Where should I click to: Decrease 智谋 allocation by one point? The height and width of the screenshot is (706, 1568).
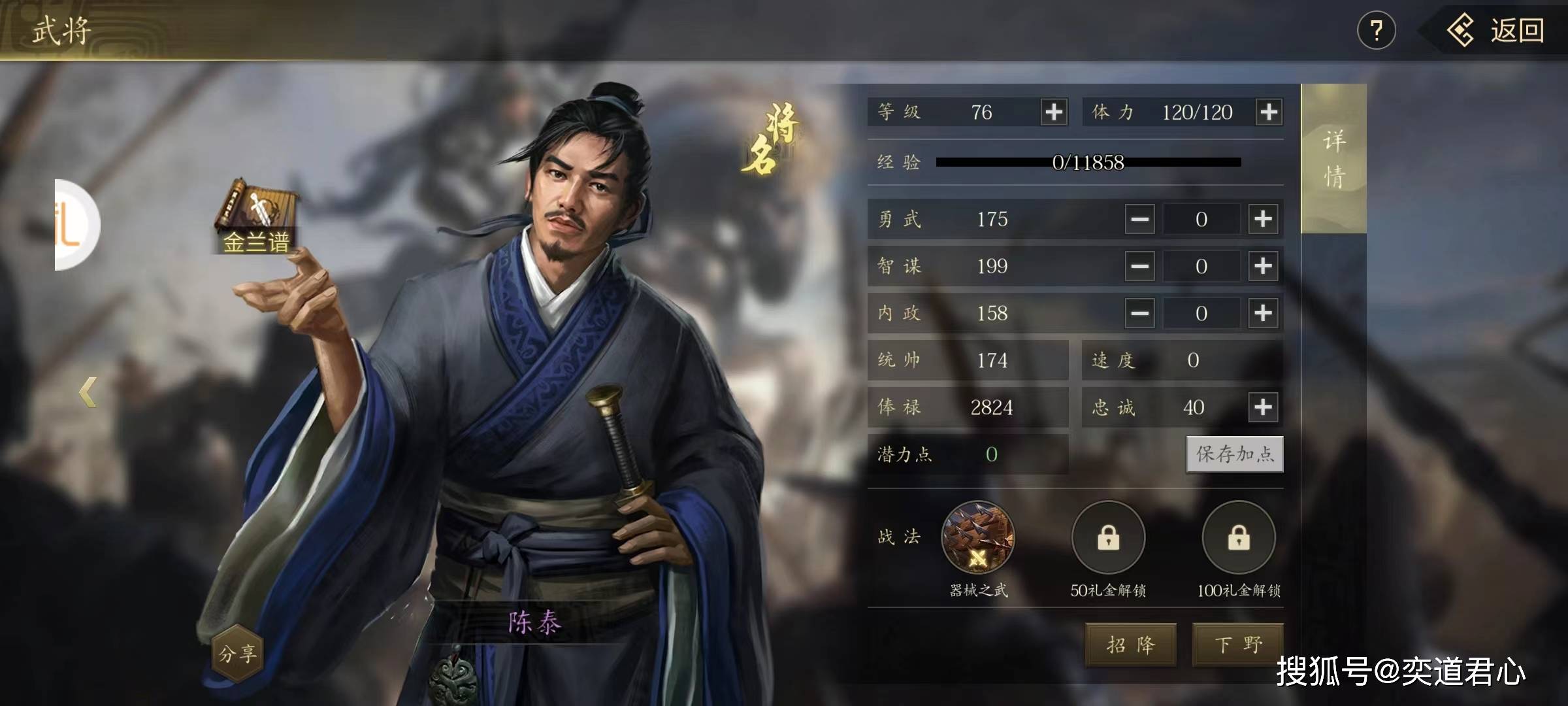(1139, 266)
